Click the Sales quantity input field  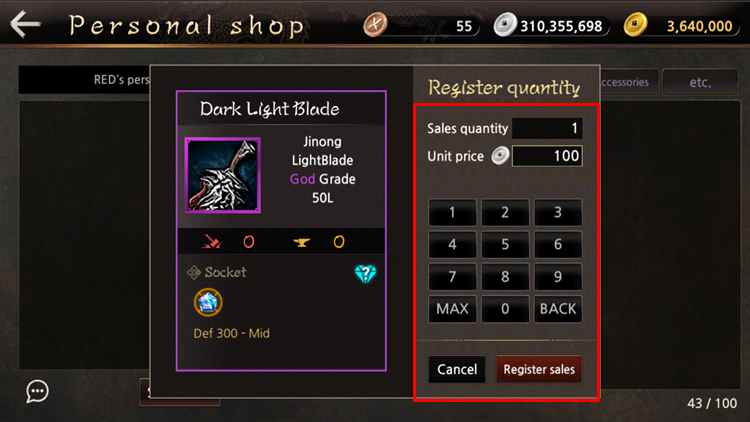[x=547, y=128]
